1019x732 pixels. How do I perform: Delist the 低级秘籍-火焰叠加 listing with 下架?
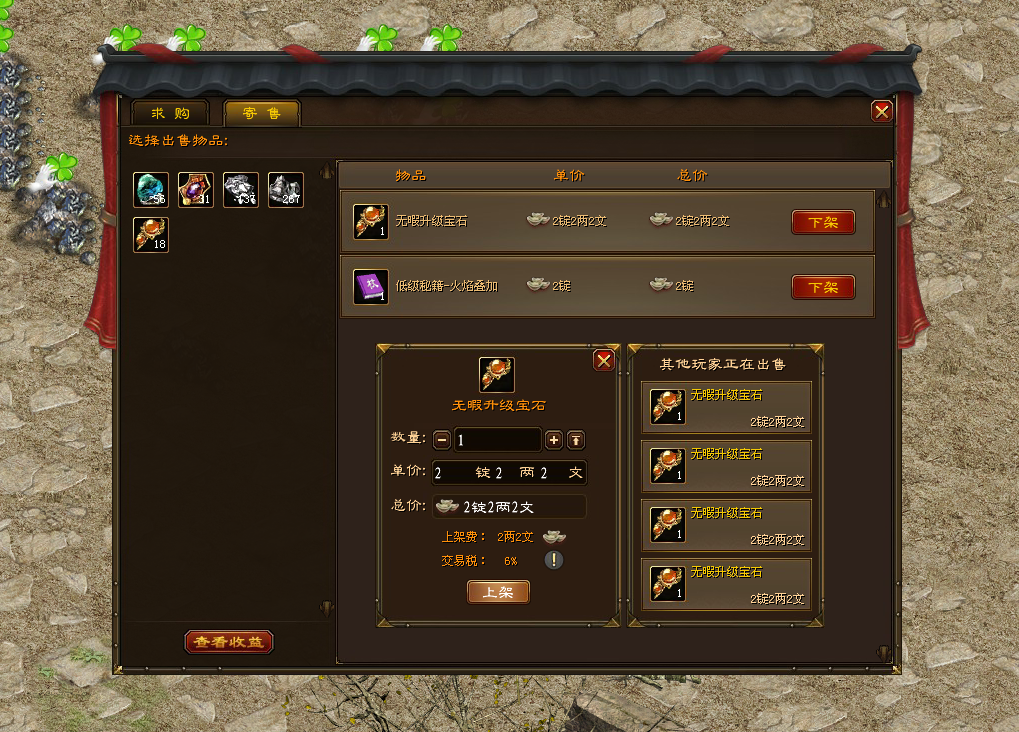(x=823, y=287)
